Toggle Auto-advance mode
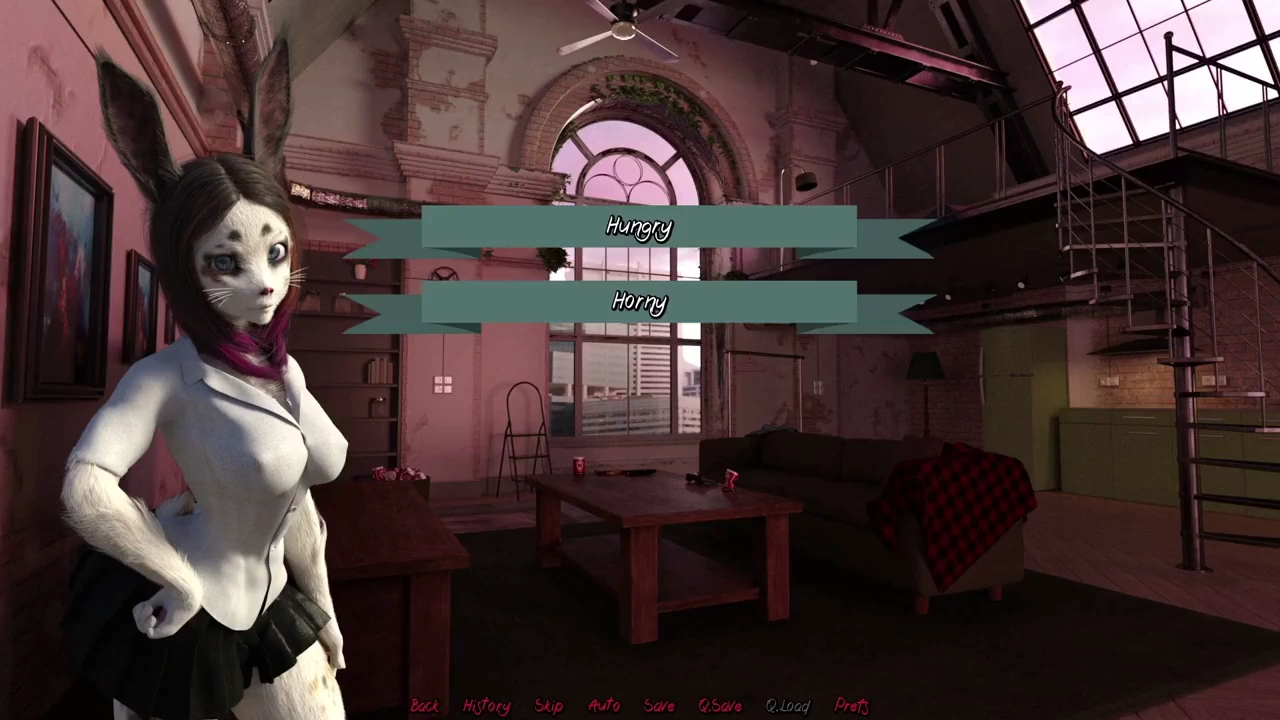 [604, 706]
